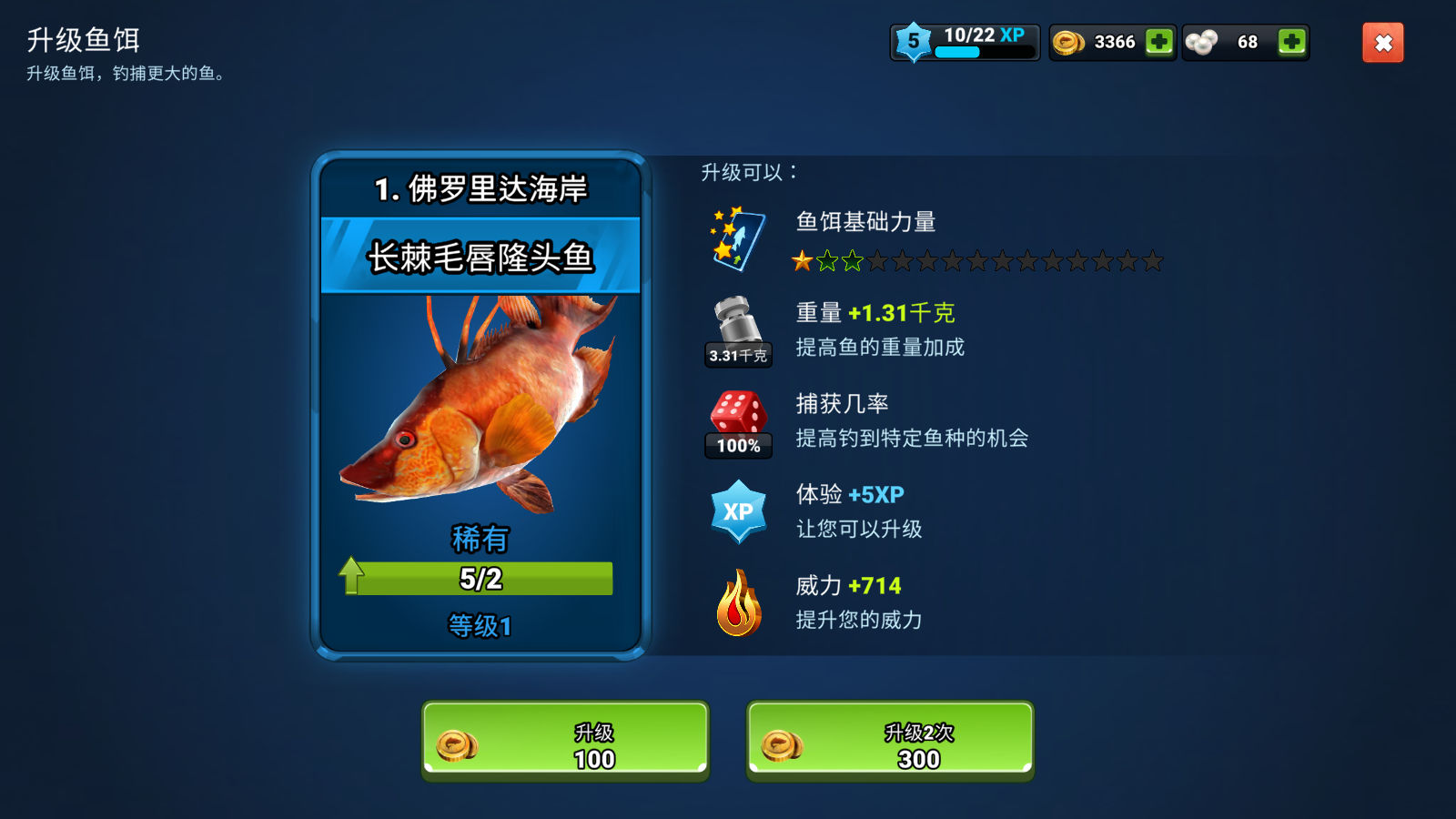1456x819 pixels.
Task: Select the lure card power icon
Action: tap(738, 239)
